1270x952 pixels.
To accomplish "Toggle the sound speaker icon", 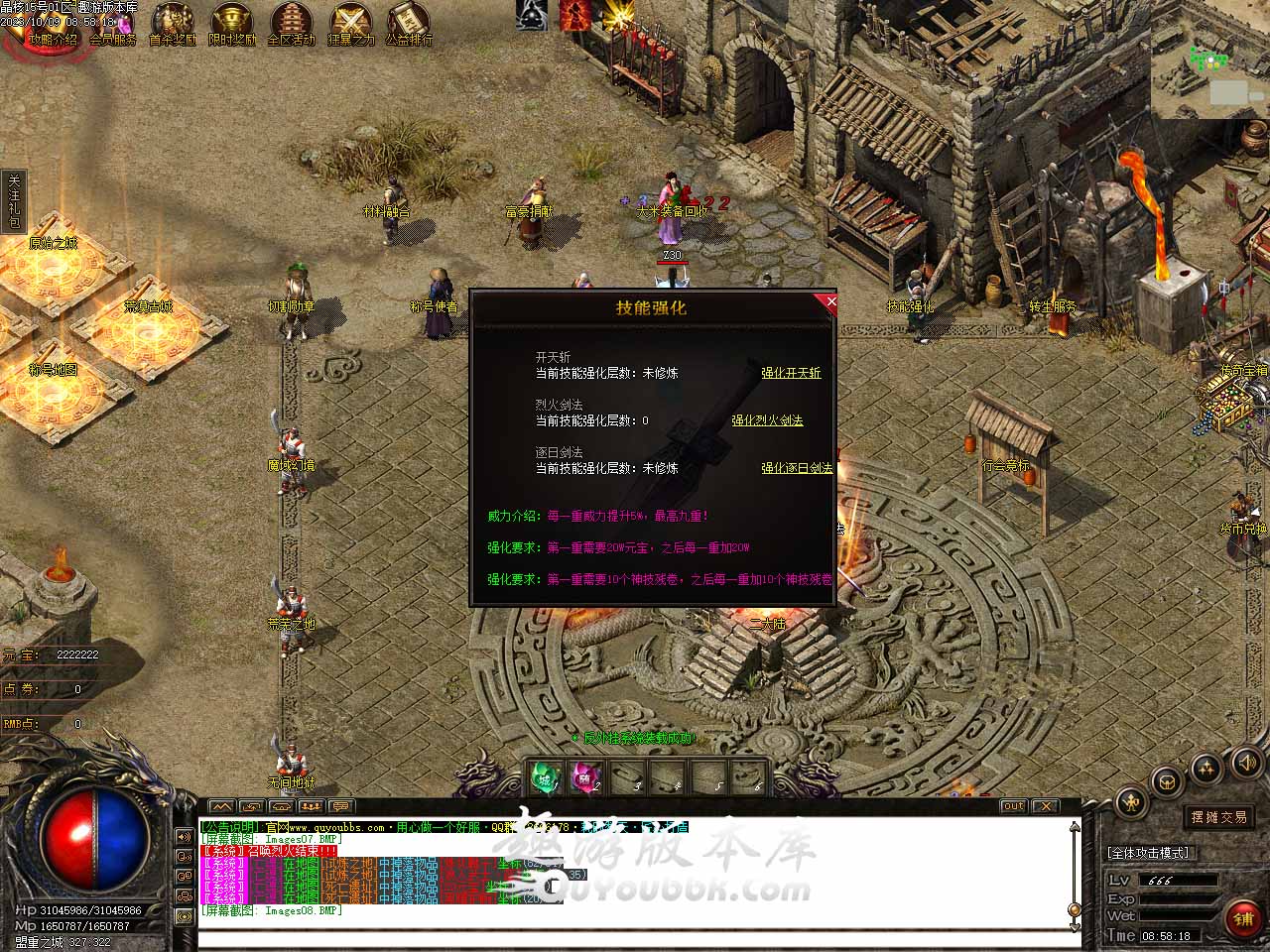I will pos(1246,763).
